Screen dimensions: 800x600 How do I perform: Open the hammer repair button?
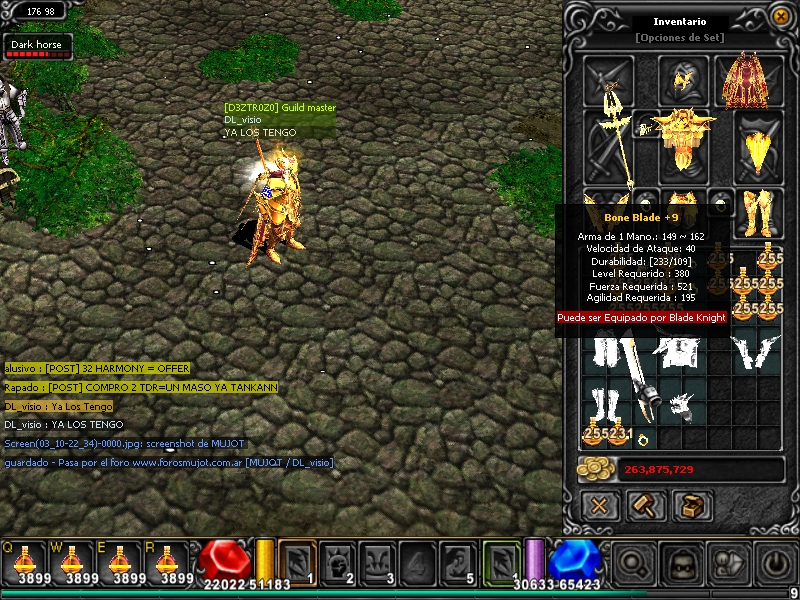tap(645, 506)
